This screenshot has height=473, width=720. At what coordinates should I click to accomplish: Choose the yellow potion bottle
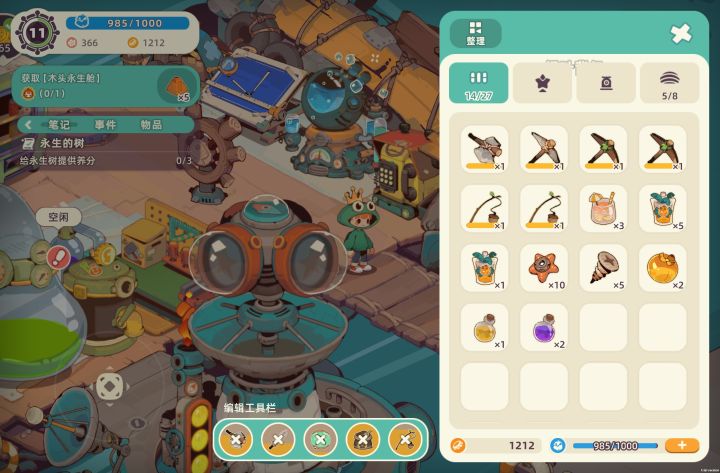click(x=485, y=327)
